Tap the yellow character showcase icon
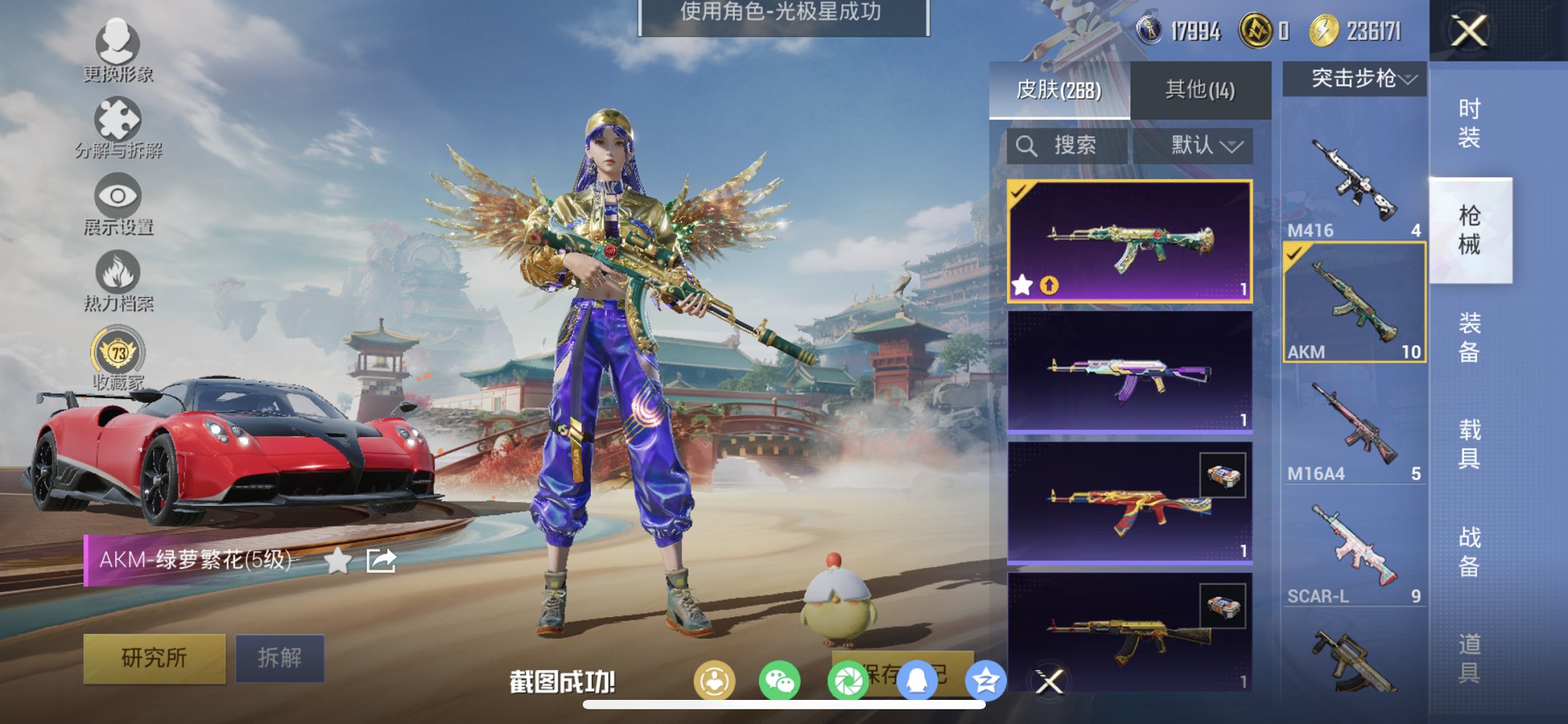 (716, 679)
